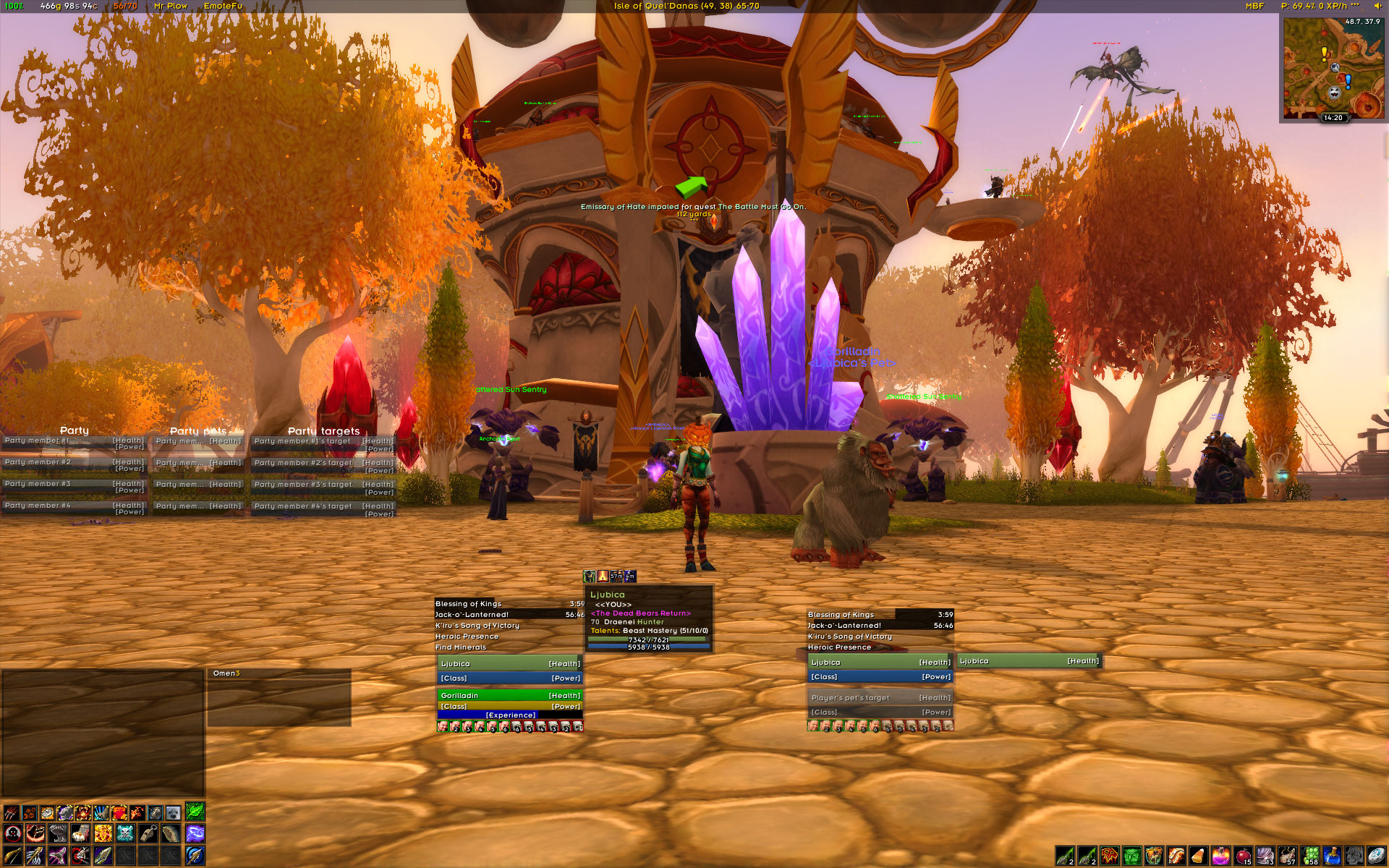
Task: Activate the red target crosshair face ability
Action: 12,833
